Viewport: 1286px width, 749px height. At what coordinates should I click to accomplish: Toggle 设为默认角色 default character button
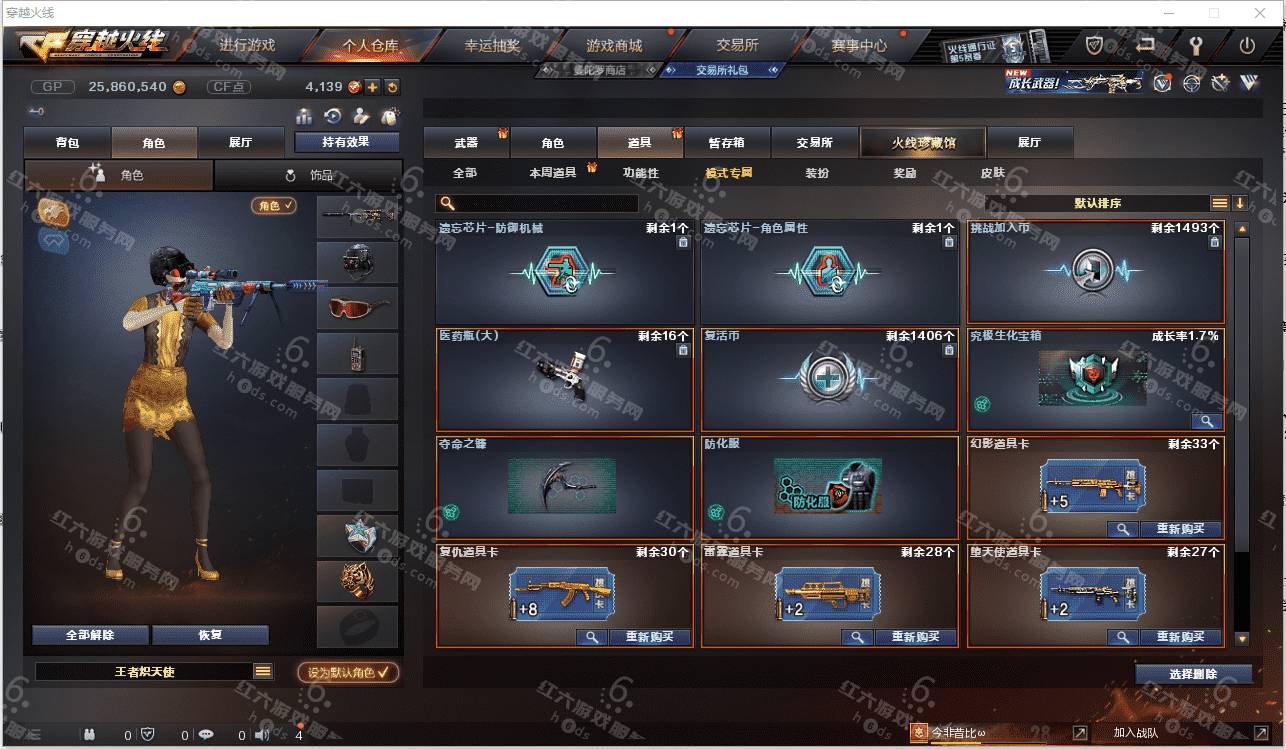click(348, 673)
